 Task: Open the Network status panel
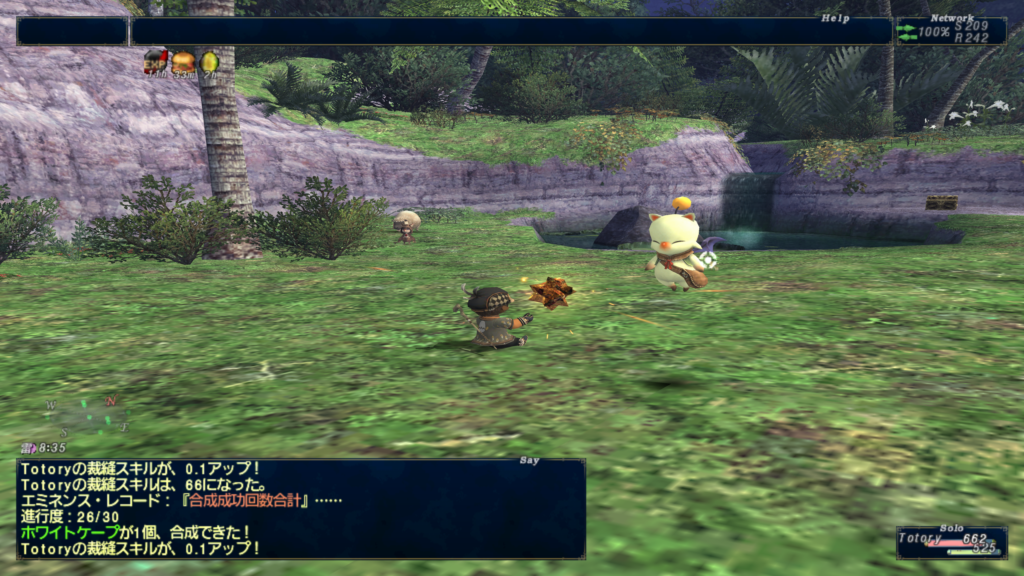tap(950, 31)
